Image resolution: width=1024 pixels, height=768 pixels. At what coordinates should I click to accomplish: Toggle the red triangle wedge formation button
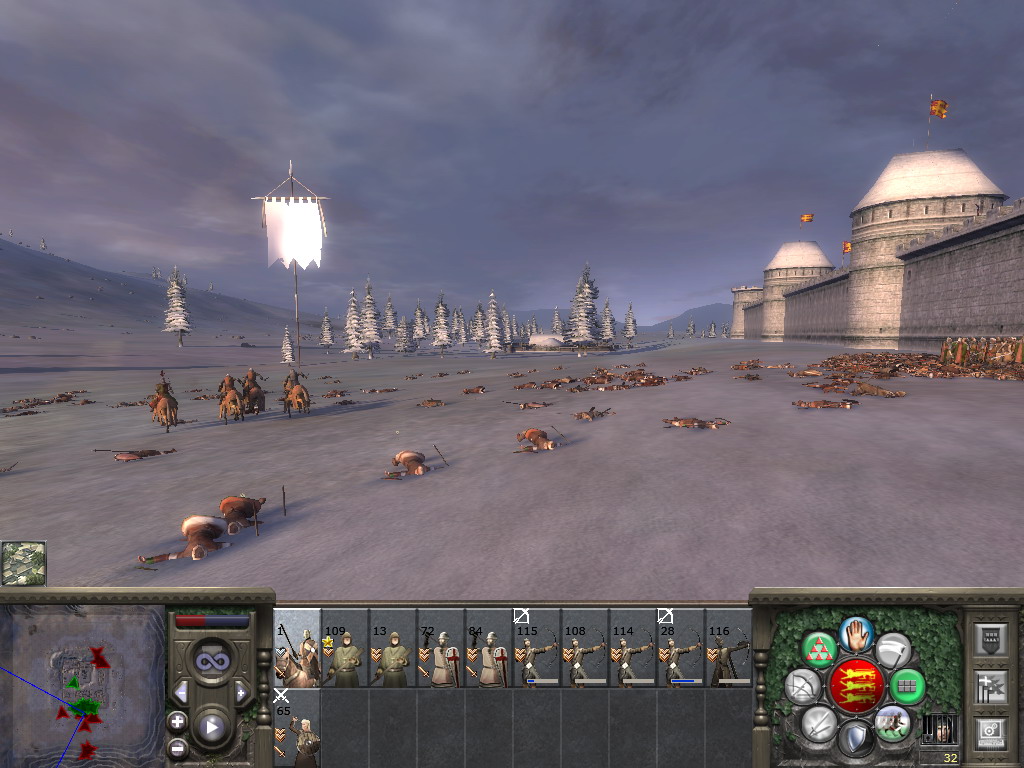pyautogui.click(x=819, y=650)
